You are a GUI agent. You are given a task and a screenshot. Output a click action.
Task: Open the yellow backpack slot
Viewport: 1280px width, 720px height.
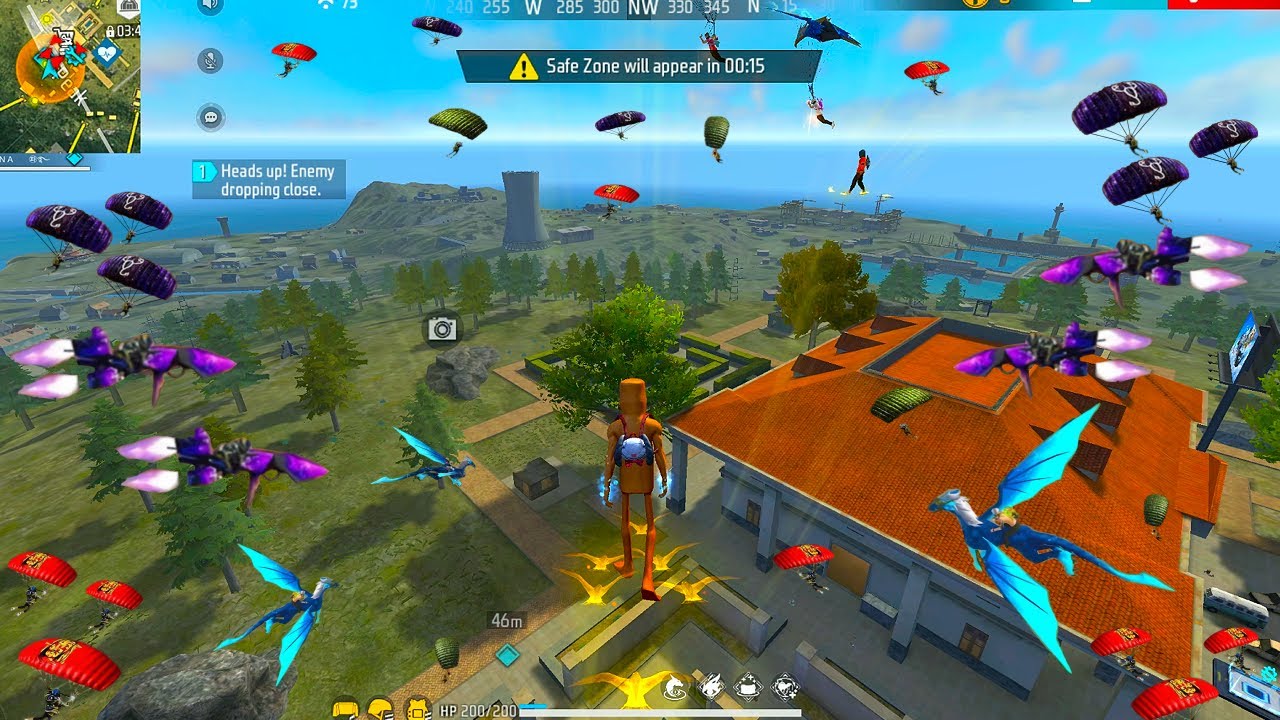point(418,709)
